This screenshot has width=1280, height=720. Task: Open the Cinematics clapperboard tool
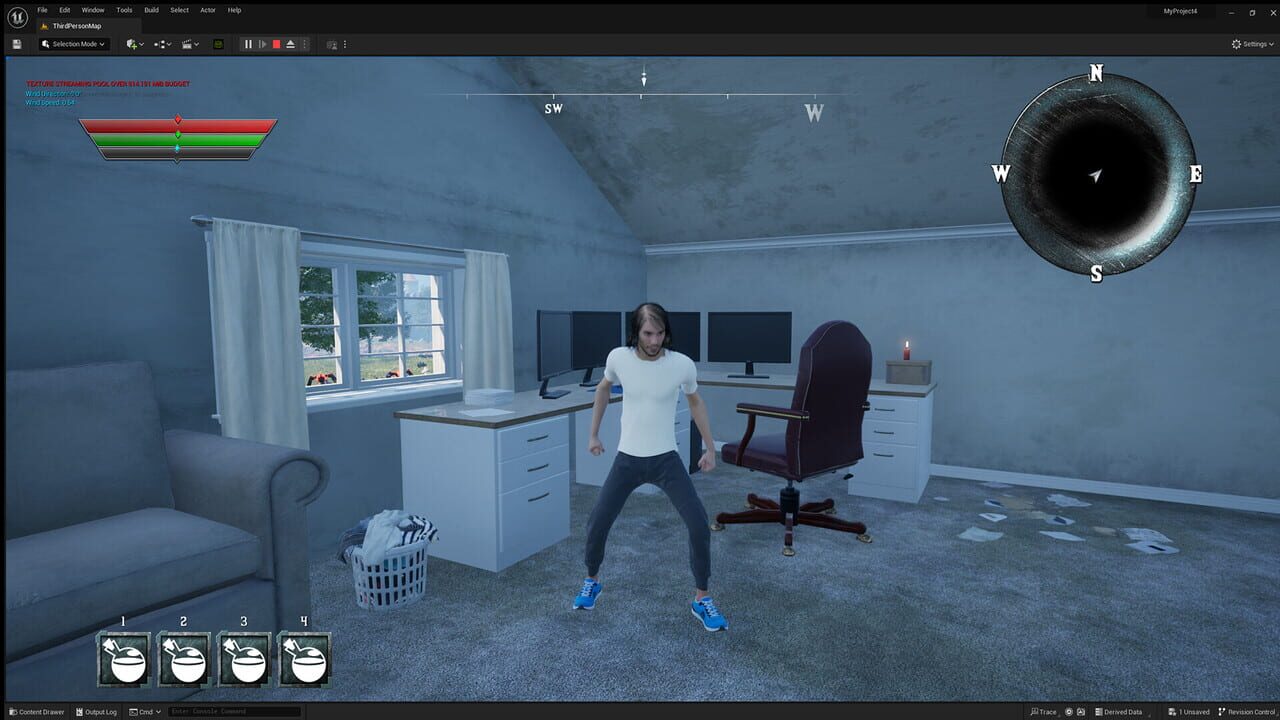186,44
